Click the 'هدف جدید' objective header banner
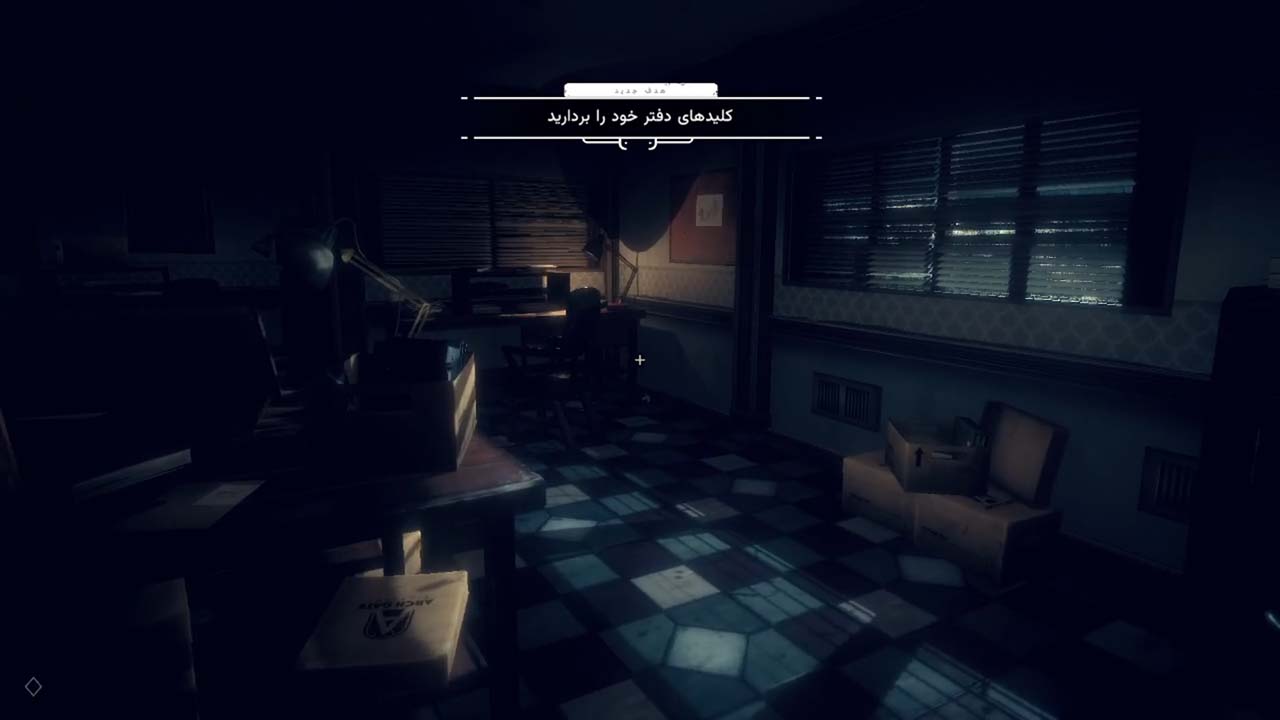This screenshot has height=720, width=1280. point(639,89)
